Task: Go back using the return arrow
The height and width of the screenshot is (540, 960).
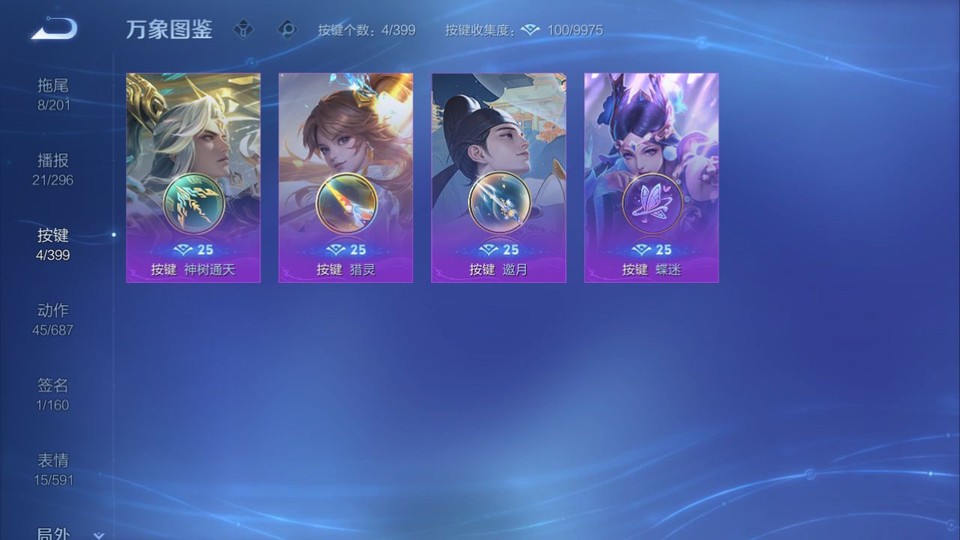Action: point(54,29)
